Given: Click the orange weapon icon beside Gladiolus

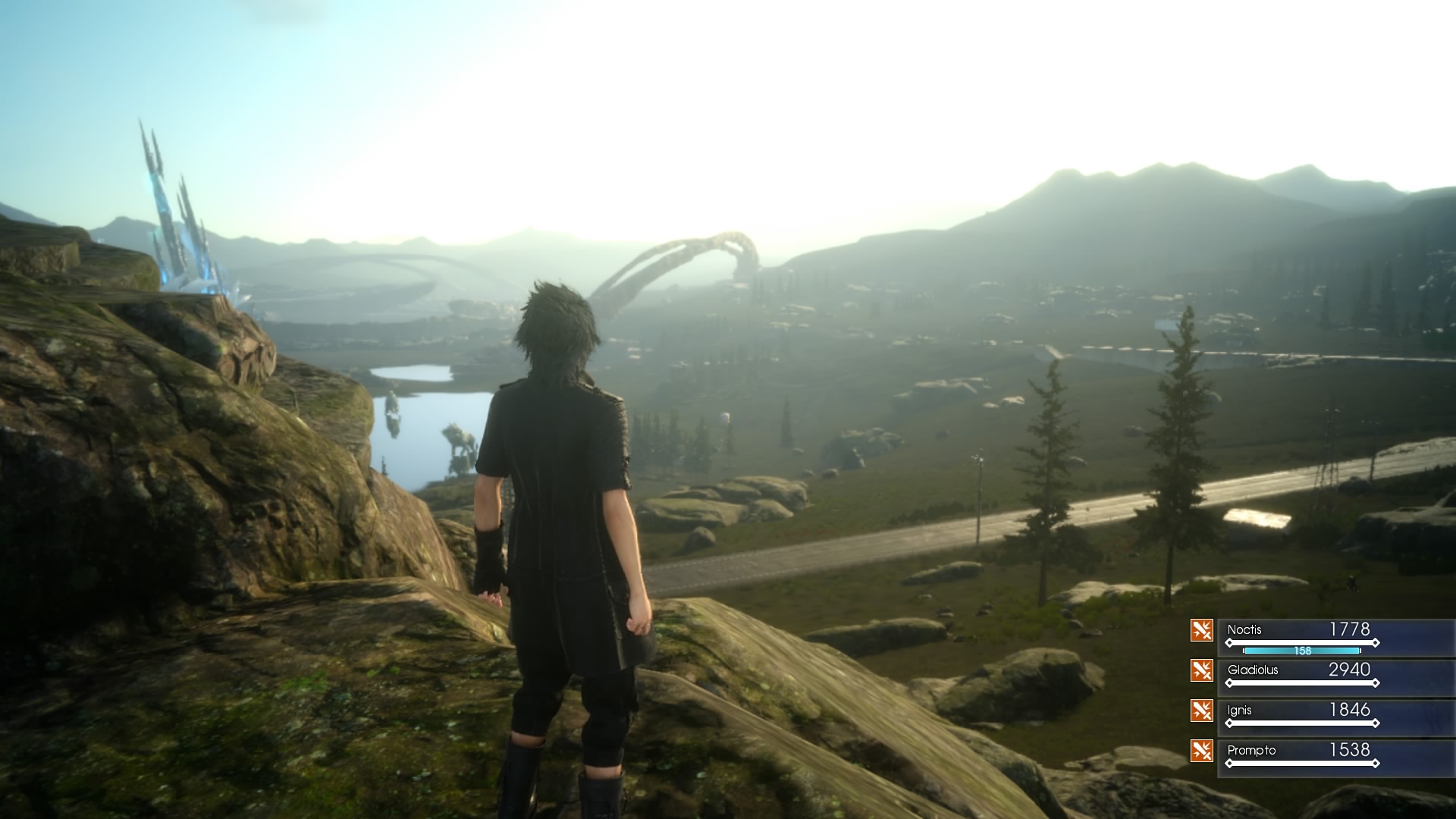Looking at the screenshot, I should [x=1201, y=670].
